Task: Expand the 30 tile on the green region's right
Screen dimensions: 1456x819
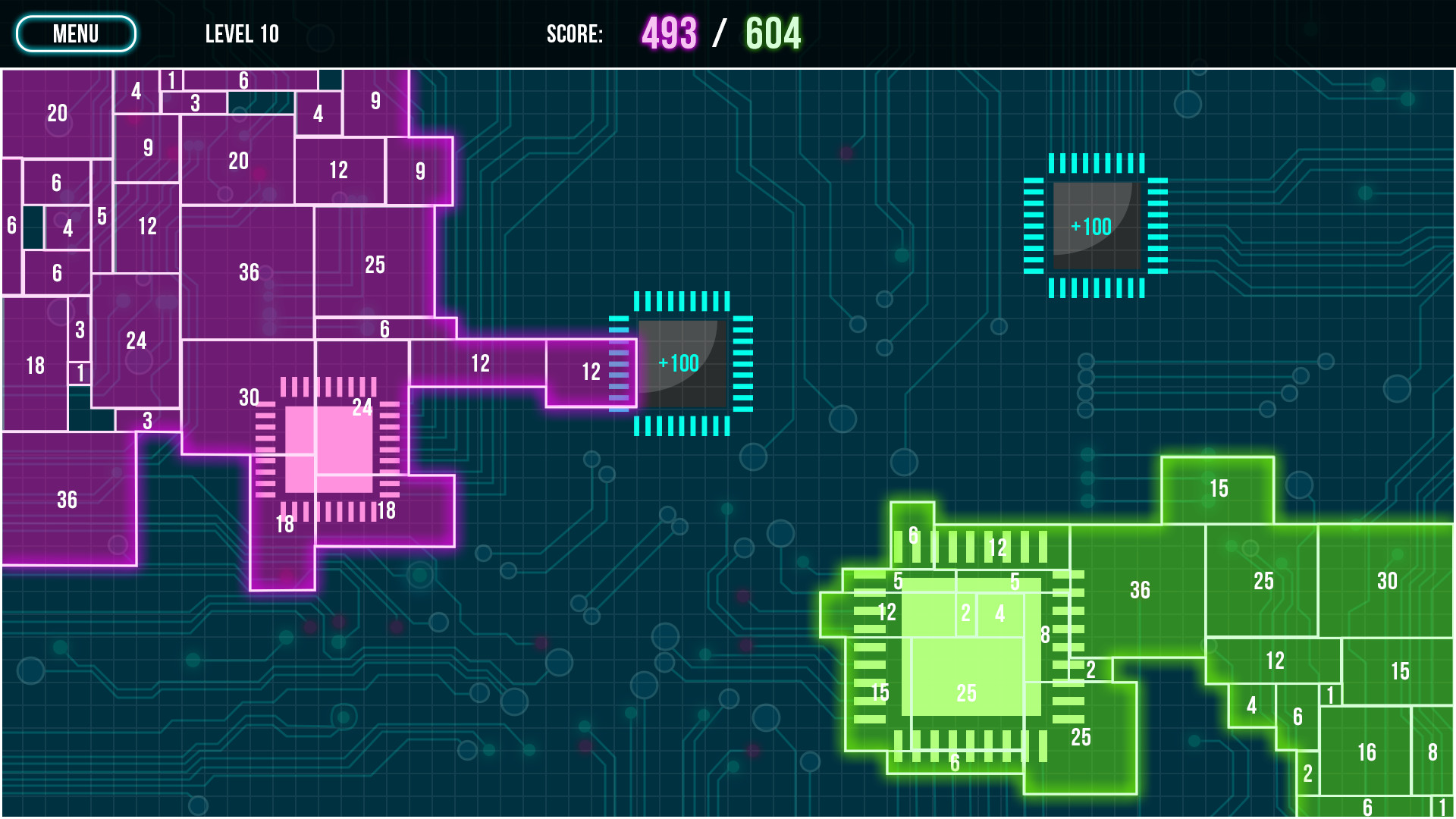Action: pos(1389,582)
